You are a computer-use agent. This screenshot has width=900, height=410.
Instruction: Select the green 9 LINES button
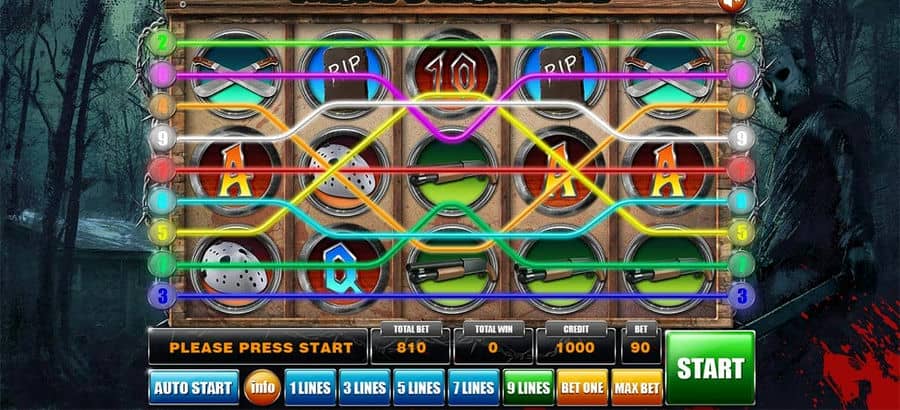coord(526,387)
